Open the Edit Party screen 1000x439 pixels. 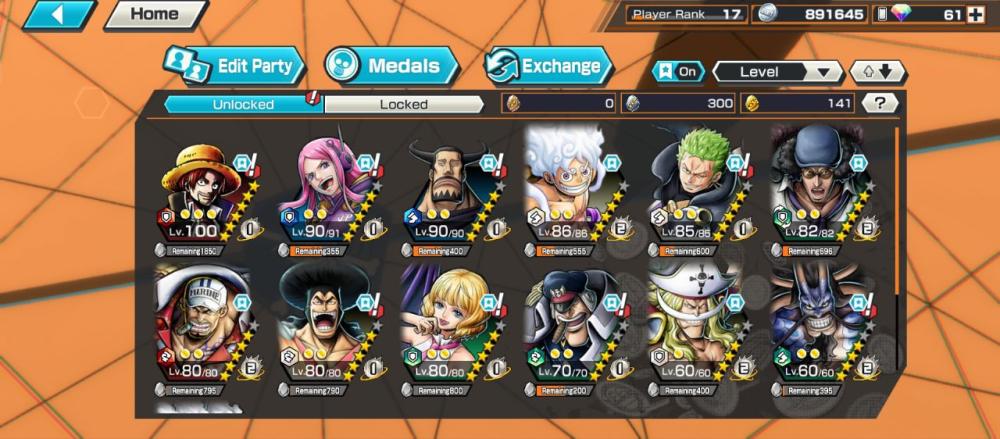[x=234, y=67]
